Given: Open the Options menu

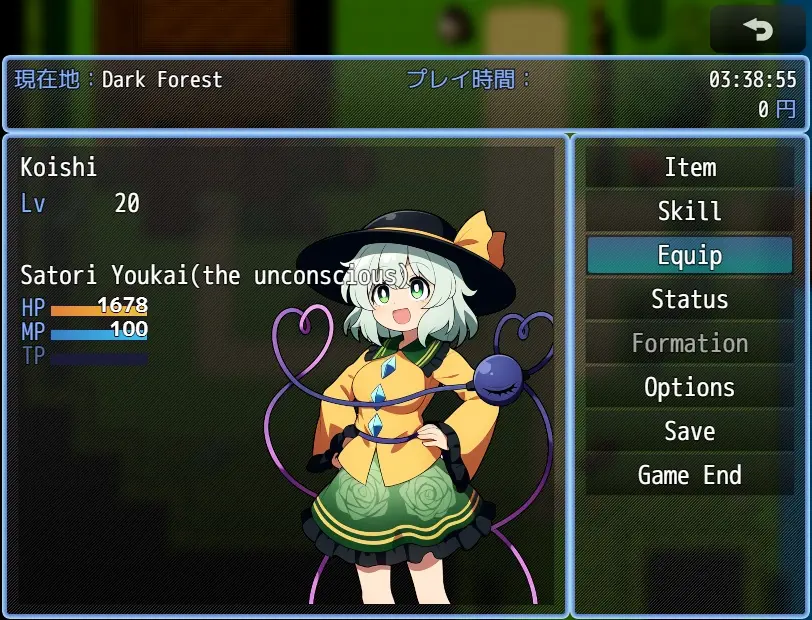Looking at the screenshot, I should 690,387.
